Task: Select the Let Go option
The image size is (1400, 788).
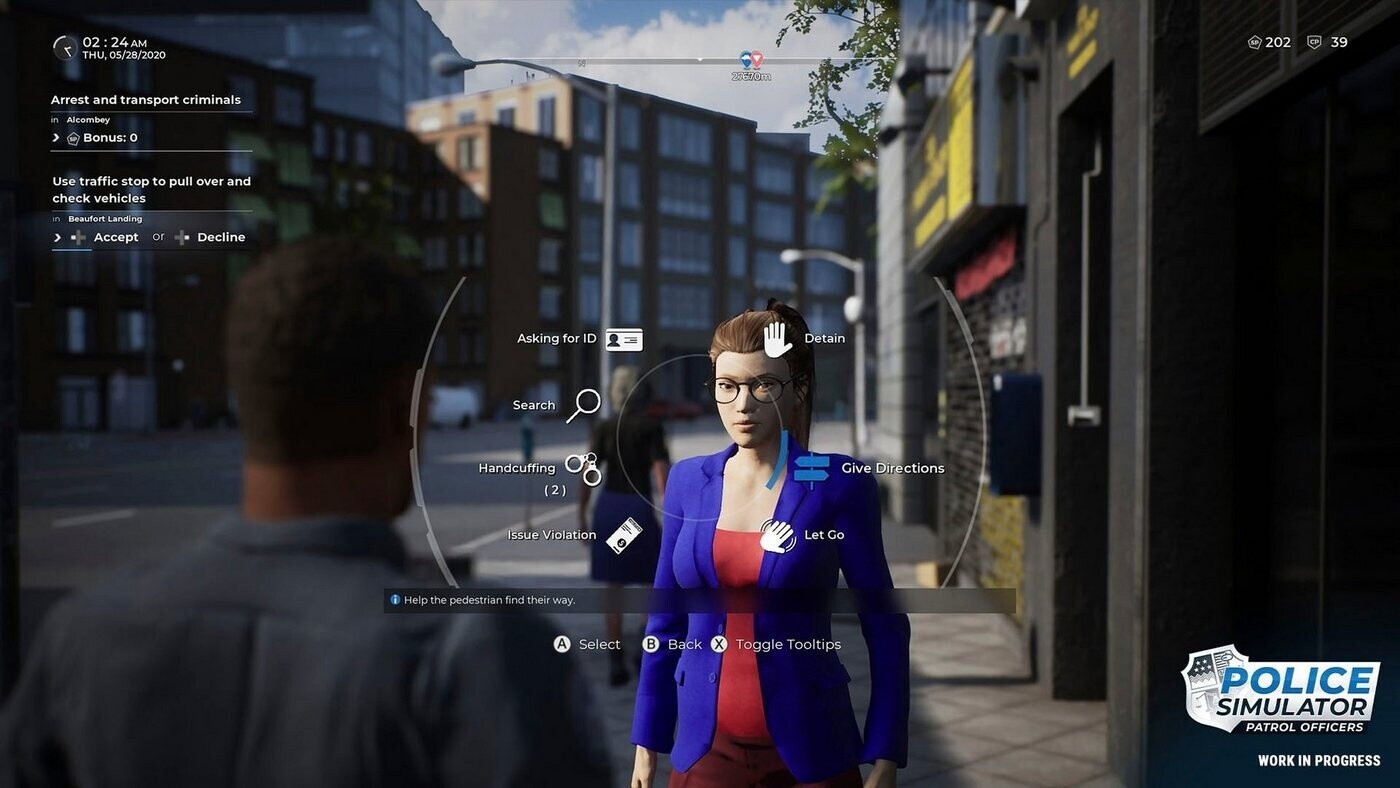Action: tap(777, 535)
